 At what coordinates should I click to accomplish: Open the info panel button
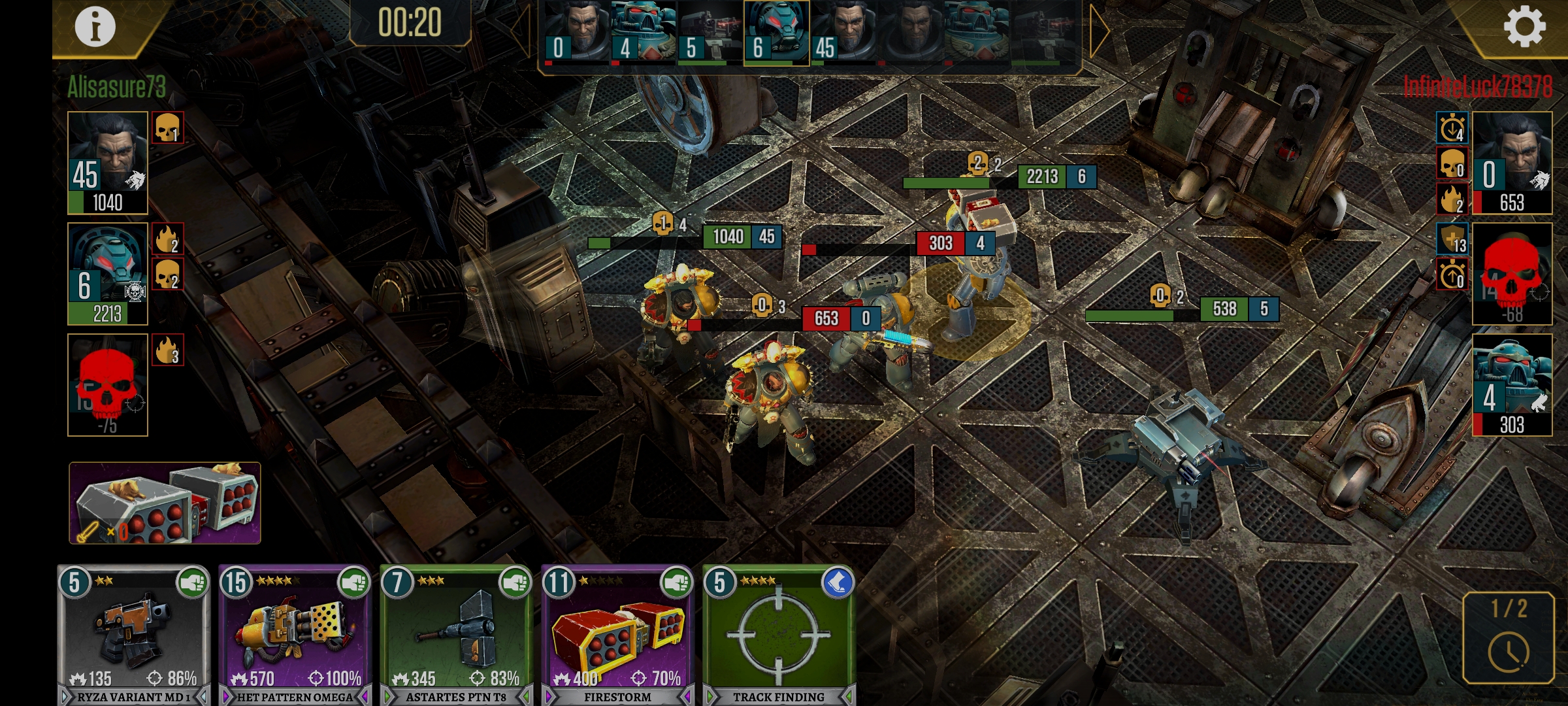coord(95,27)
